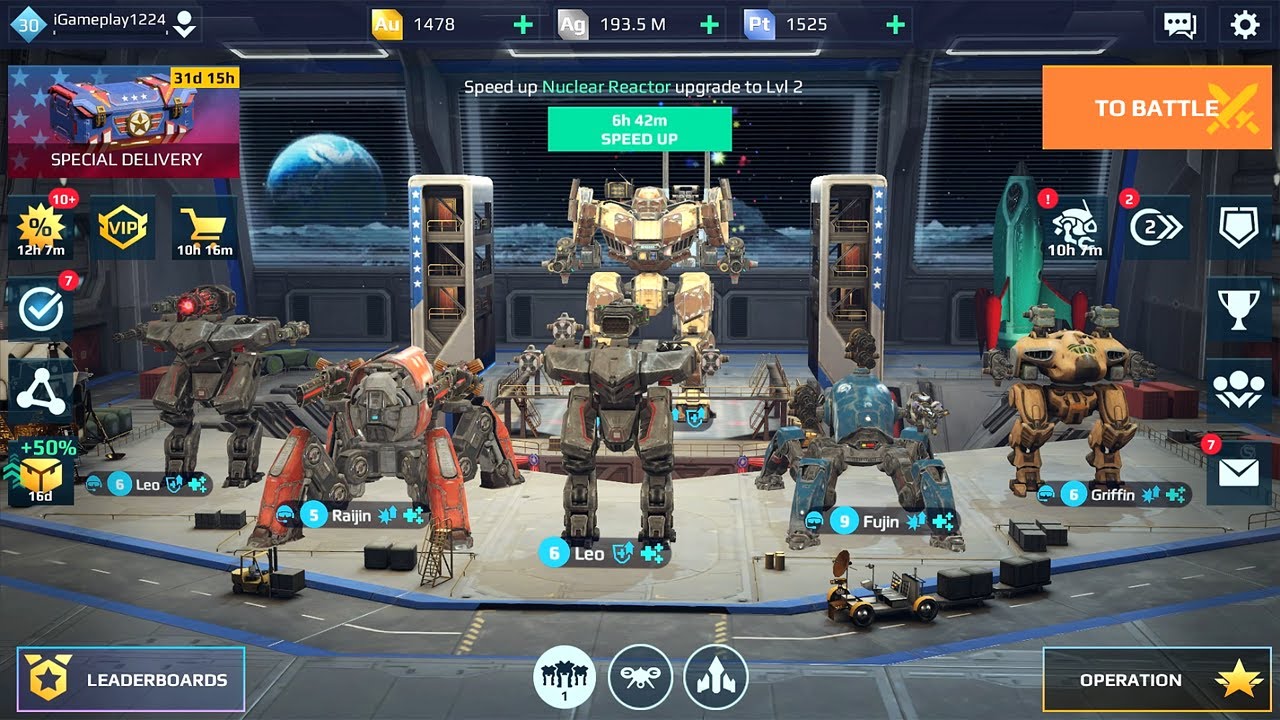Add more gold with the Au plus

click(x=523, y=25)
